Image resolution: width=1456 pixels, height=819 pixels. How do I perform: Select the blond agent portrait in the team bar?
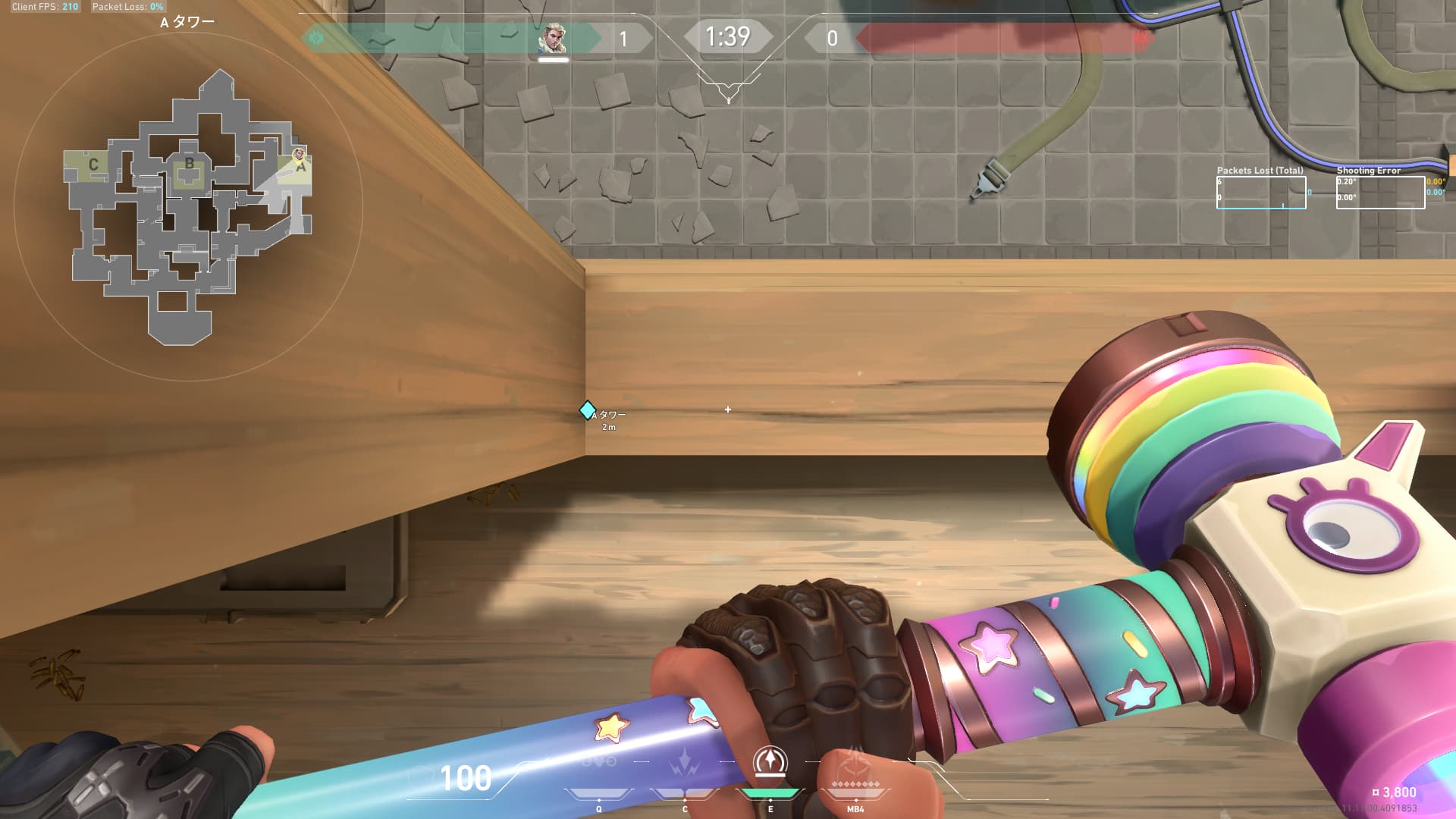click(553, 39)
